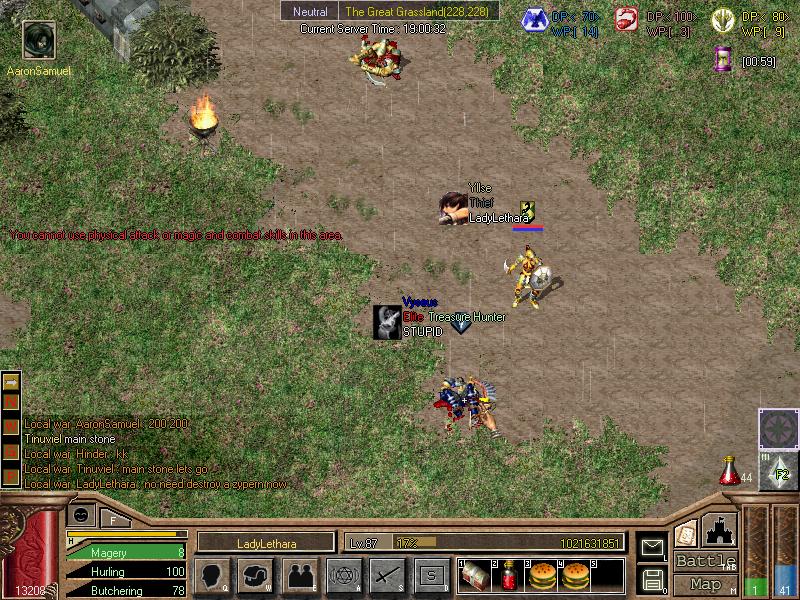The image size is (800, 600).
Task: Click the floppy disk save icon
Action: [652, 578]
